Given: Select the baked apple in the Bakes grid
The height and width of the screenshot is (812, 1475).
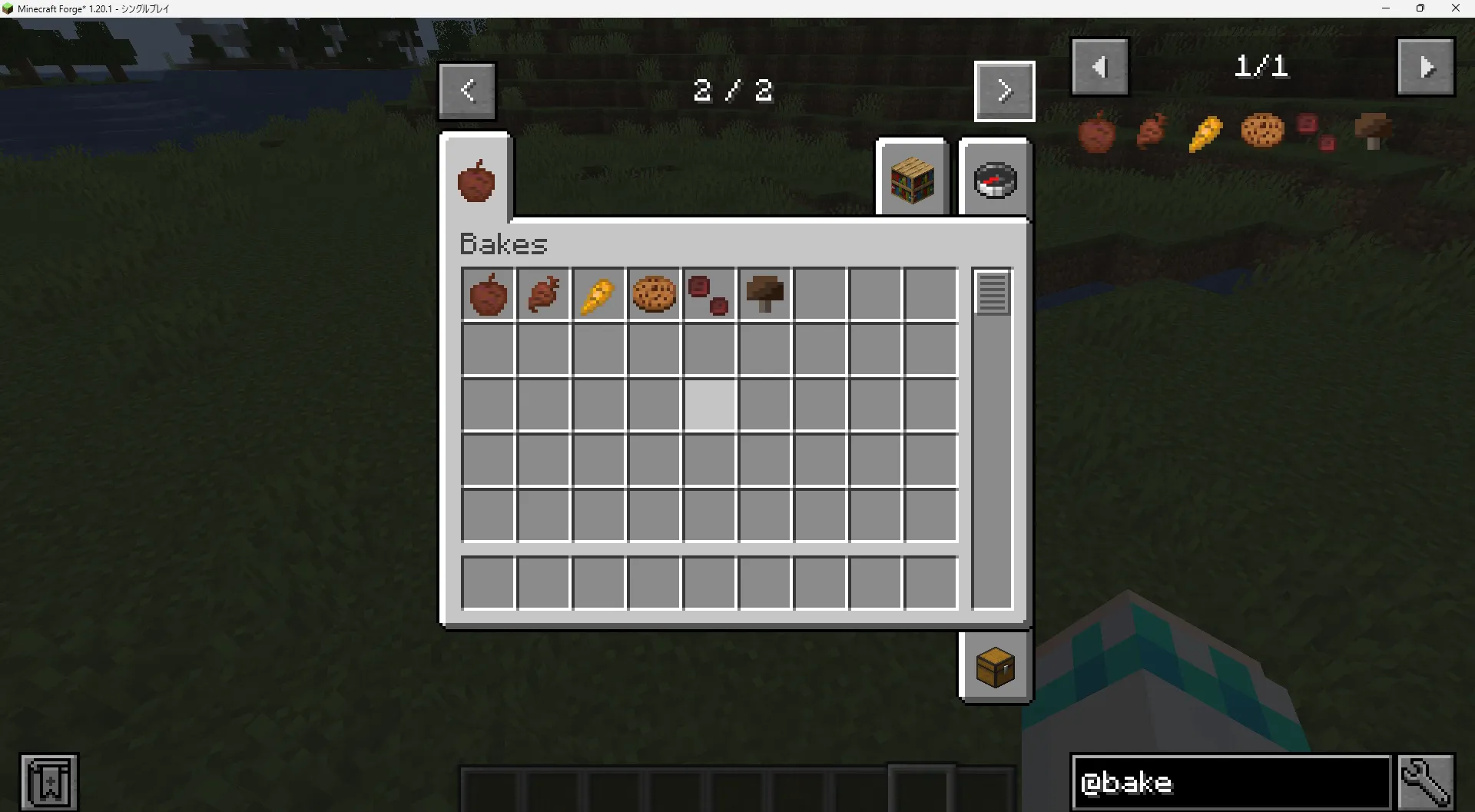Looking at the screenshot, I should [488, 294].
